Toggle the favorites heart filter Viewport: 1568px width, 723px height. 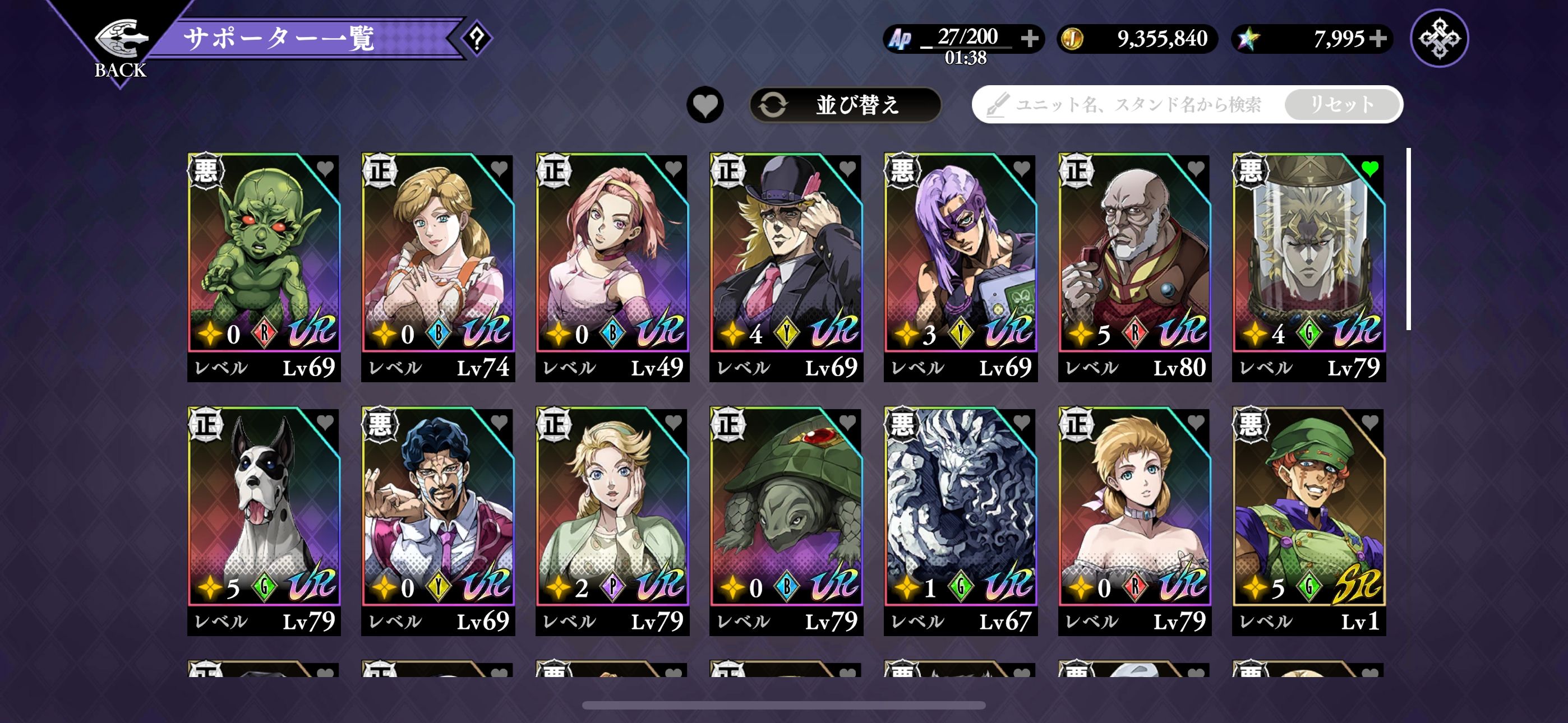click(x=705, y=105)
